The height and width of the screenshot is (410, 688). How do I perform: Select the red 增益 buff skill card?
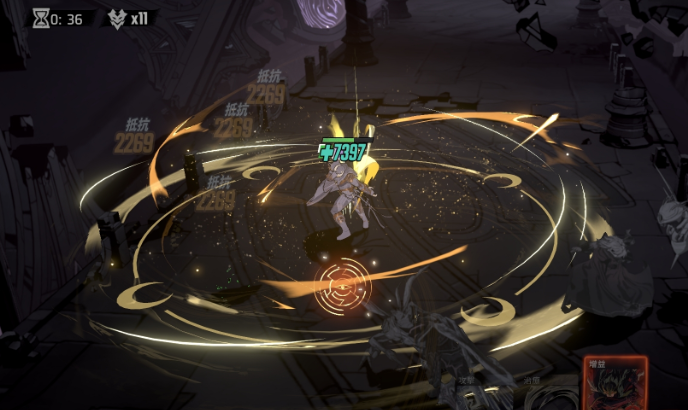(x=615, y=385)
